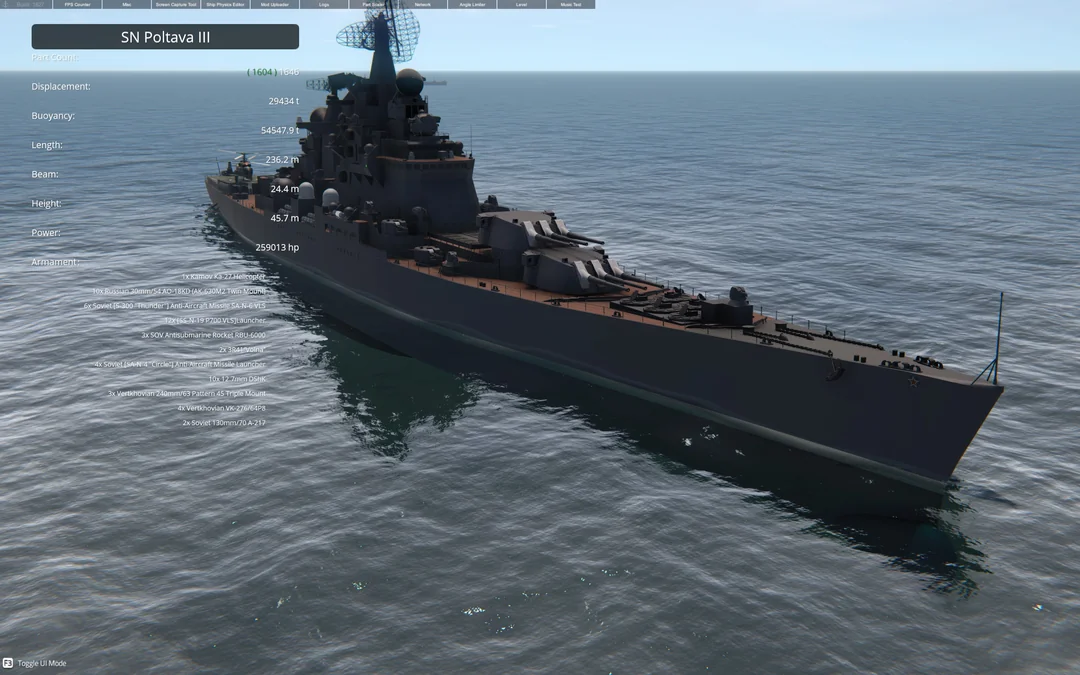Open the Network menu

point(422,4)
